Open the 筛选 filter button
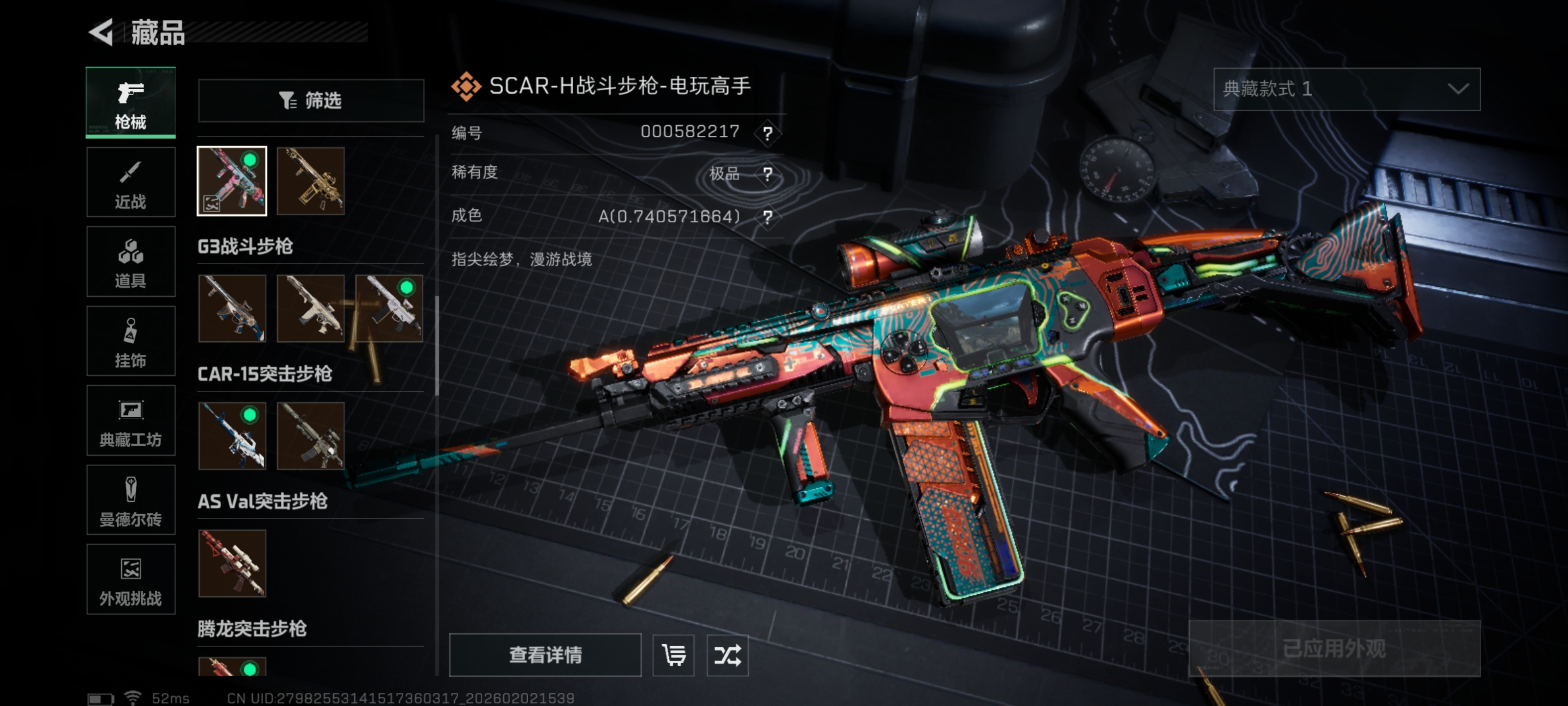This screenshot has width=1568, height=706. [x=311, y=101]
